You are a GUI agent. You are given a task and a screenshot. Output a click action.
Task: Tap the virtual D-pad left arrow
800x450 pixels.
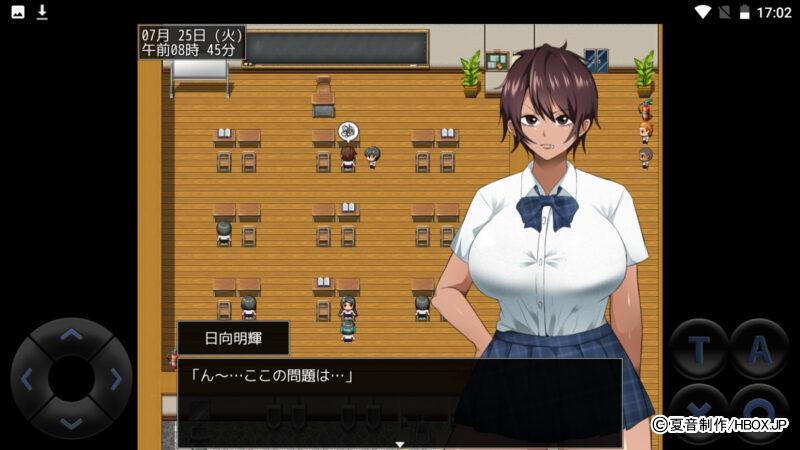click(28, 379)
